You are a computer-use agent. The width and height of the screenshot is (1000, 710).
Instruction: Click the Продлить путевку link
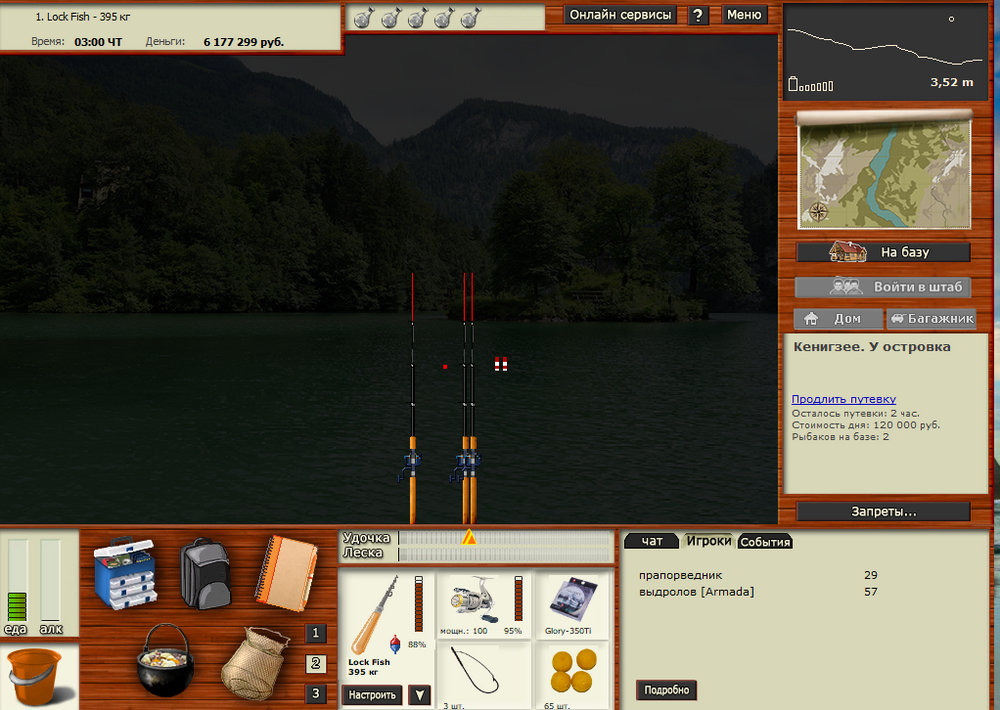coord(843,399)
